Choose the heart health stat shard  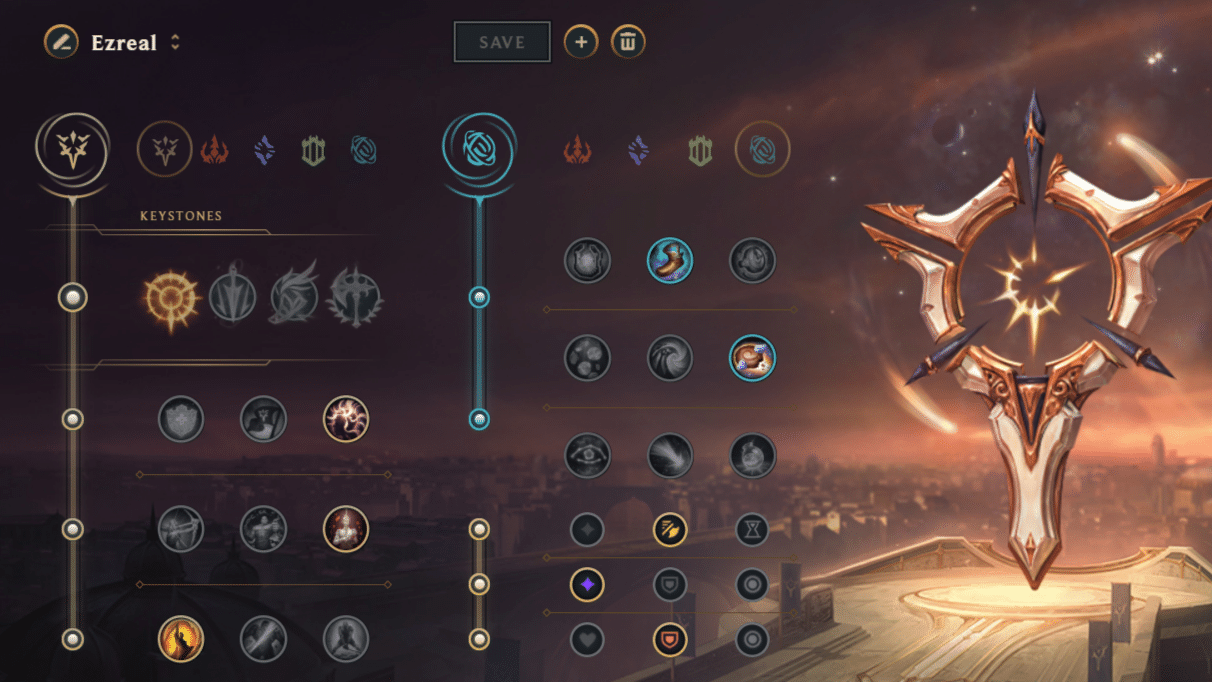pos(587,639)
